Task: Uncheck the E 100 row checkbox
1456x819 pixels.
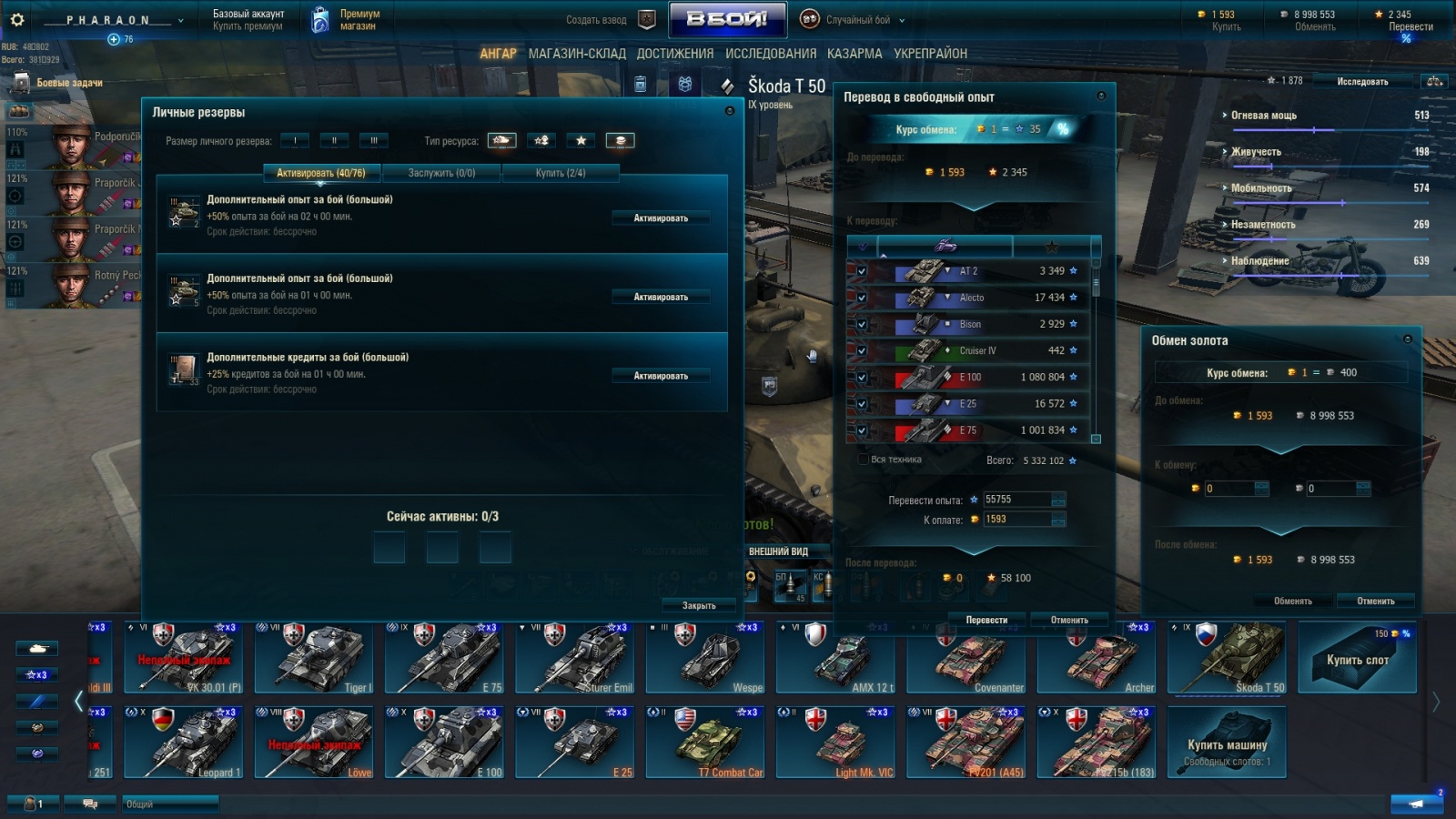Action: pos(861,377)
